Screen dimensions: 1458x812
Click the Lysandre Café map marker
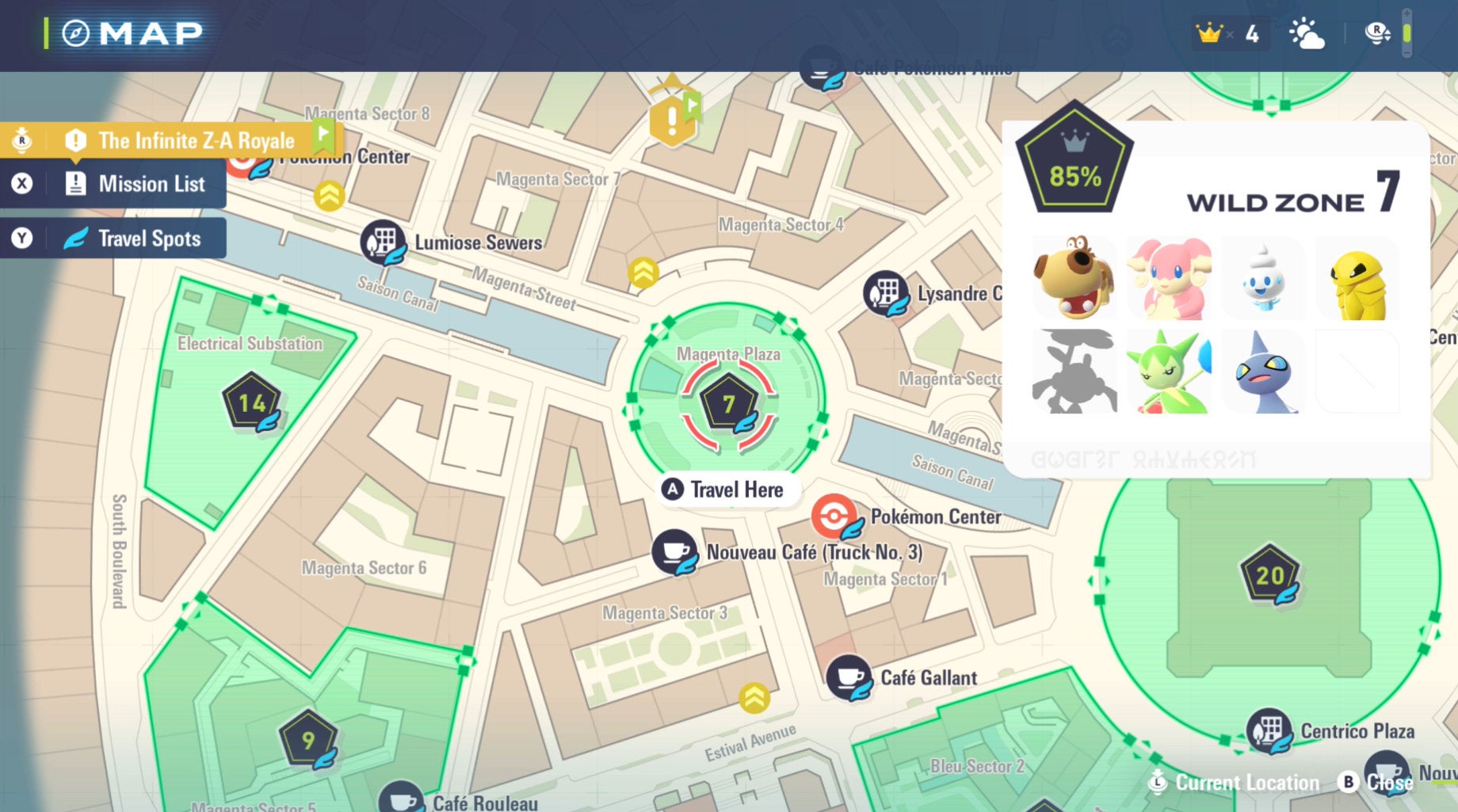pos(887,294)
